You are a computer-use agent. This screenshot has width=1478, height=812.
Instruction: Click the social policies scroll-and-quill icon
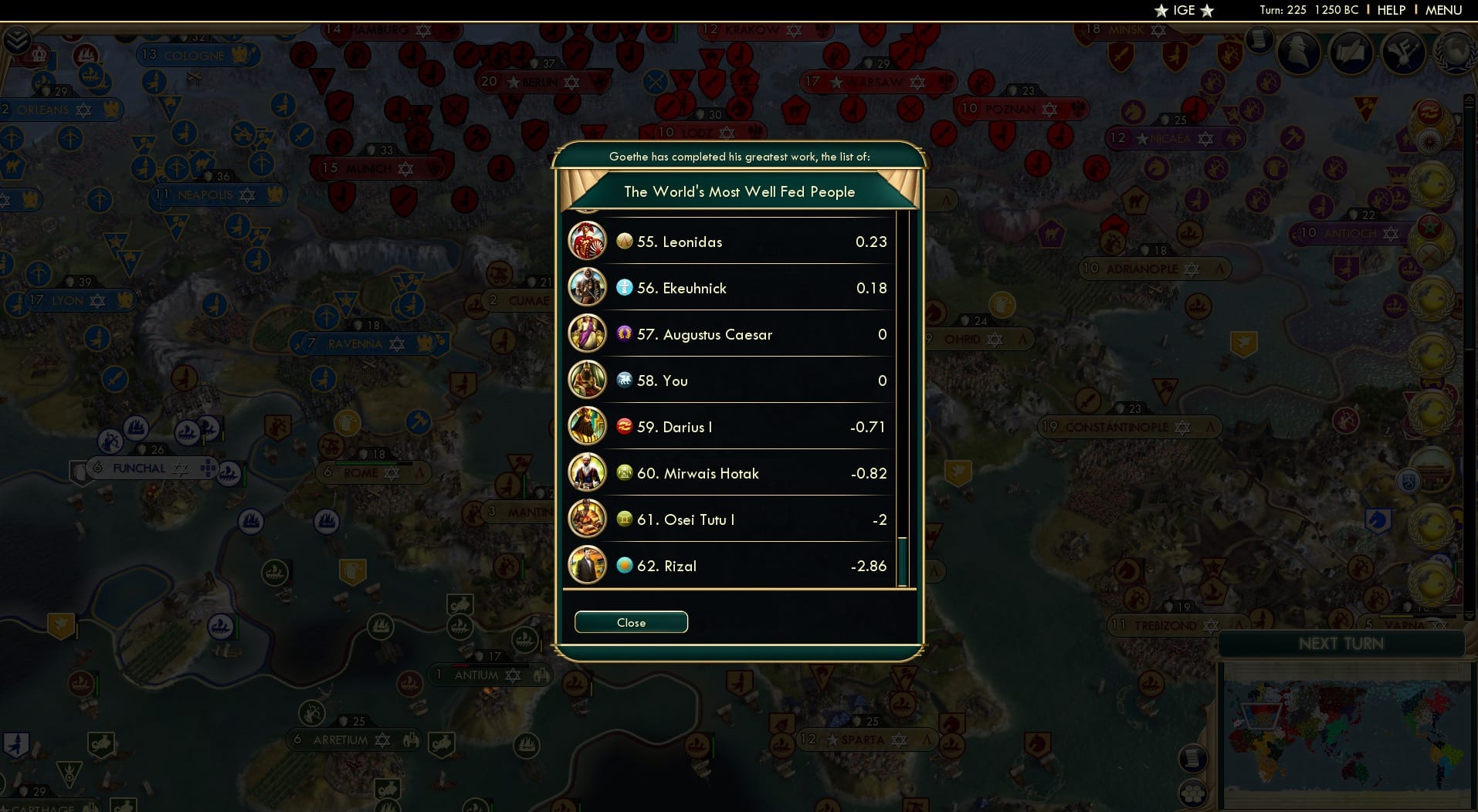click(1351, 52)
